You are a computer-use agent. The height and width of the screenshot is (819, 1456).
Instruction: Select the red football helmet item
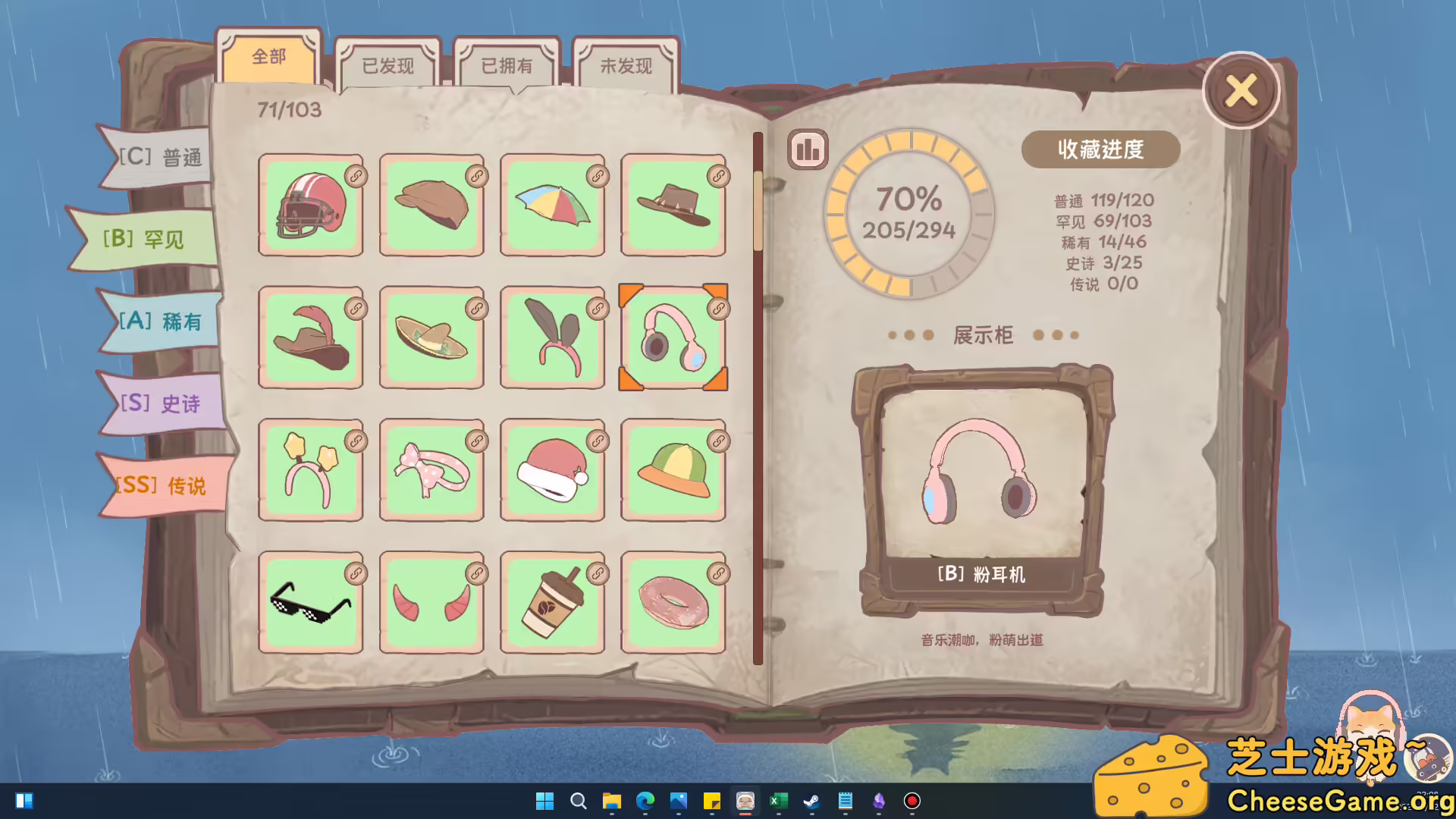[310, 206]
